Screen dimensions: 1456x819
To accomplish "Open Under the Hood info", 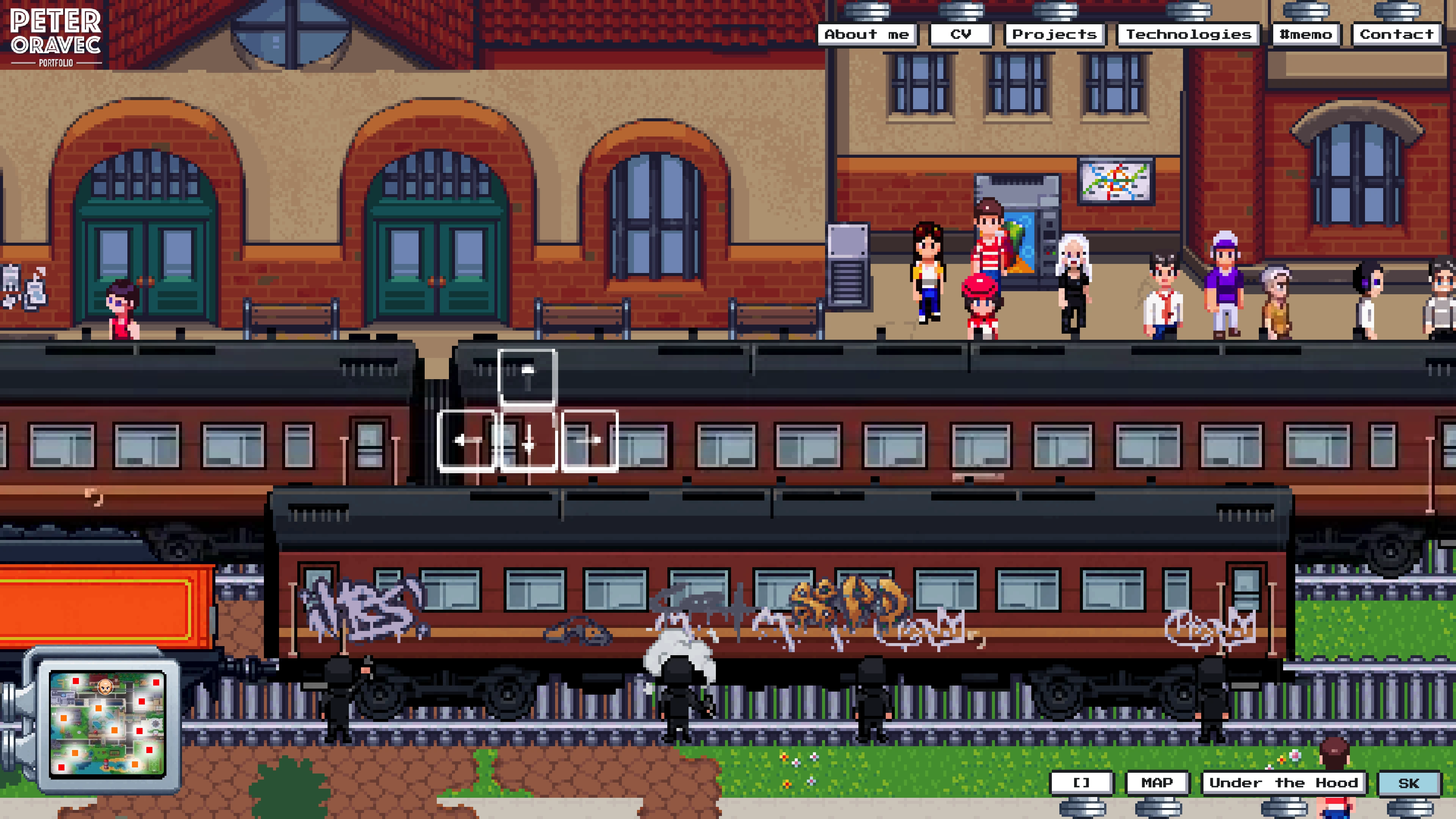I will click(x=1283, y=783).
